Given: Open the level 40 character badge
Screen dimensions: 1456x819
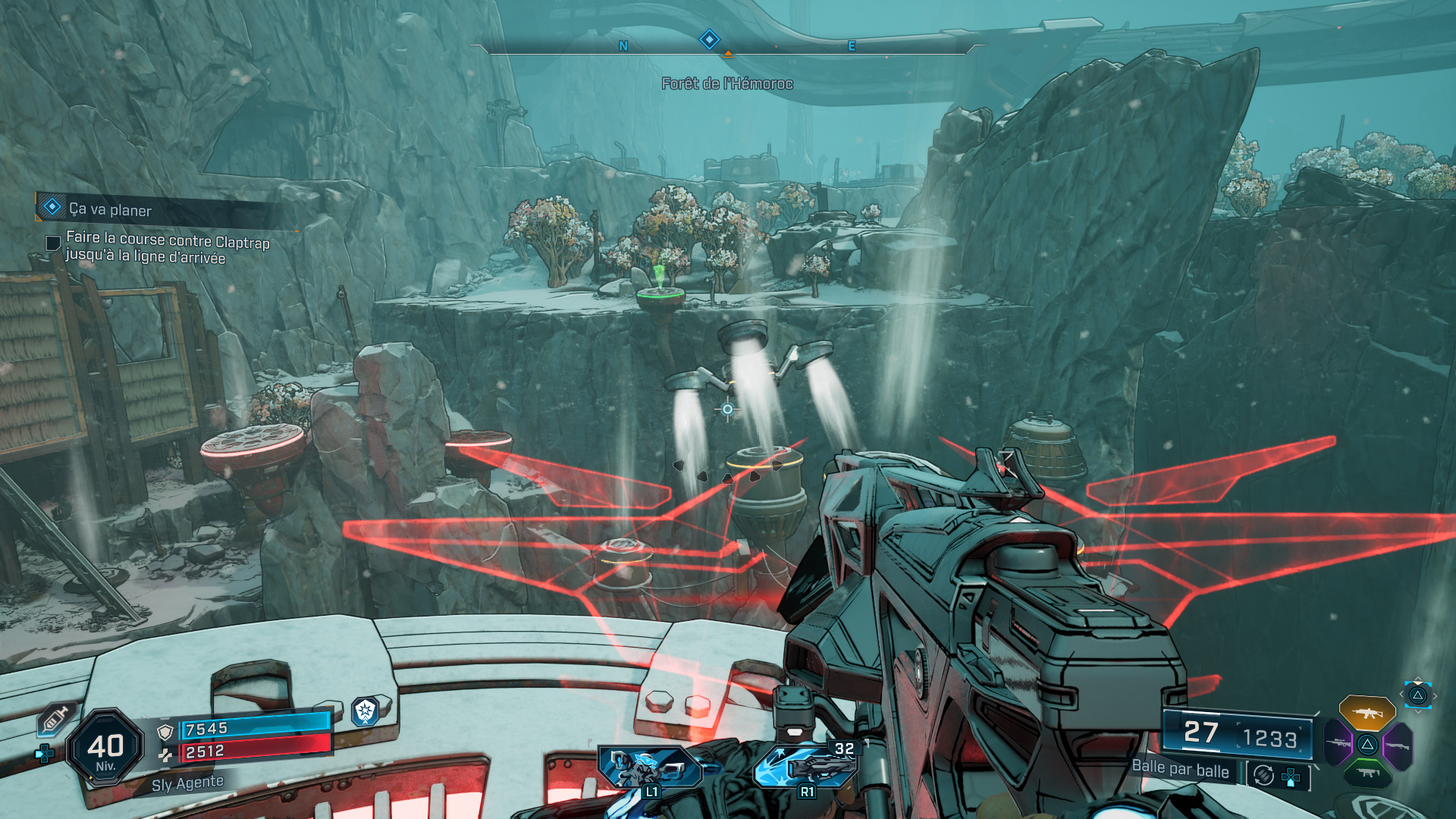Looking at the screenshot, I should (x=105, y=748).
